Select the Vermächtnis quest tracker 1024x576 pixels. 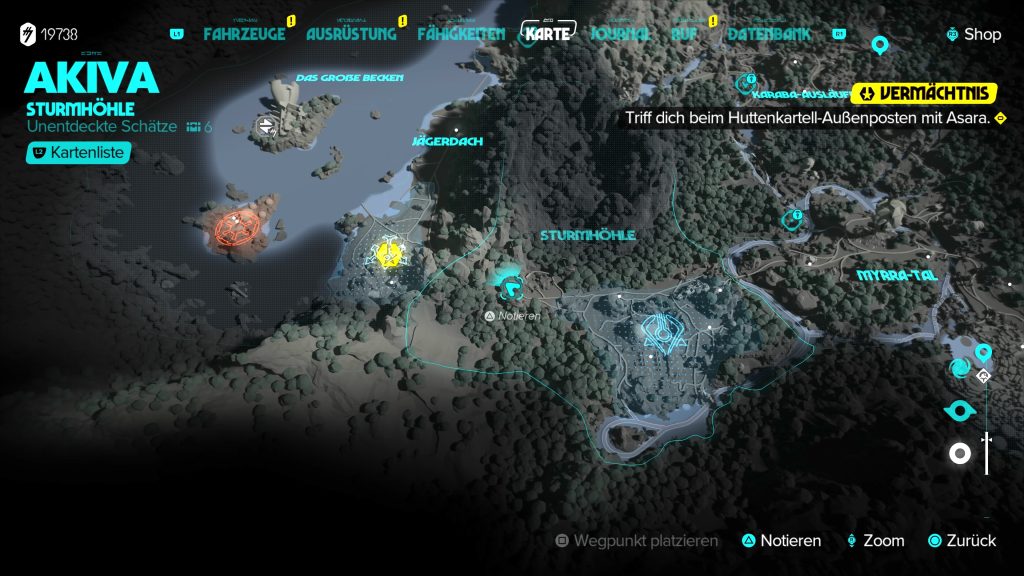(x=924, y=94)
